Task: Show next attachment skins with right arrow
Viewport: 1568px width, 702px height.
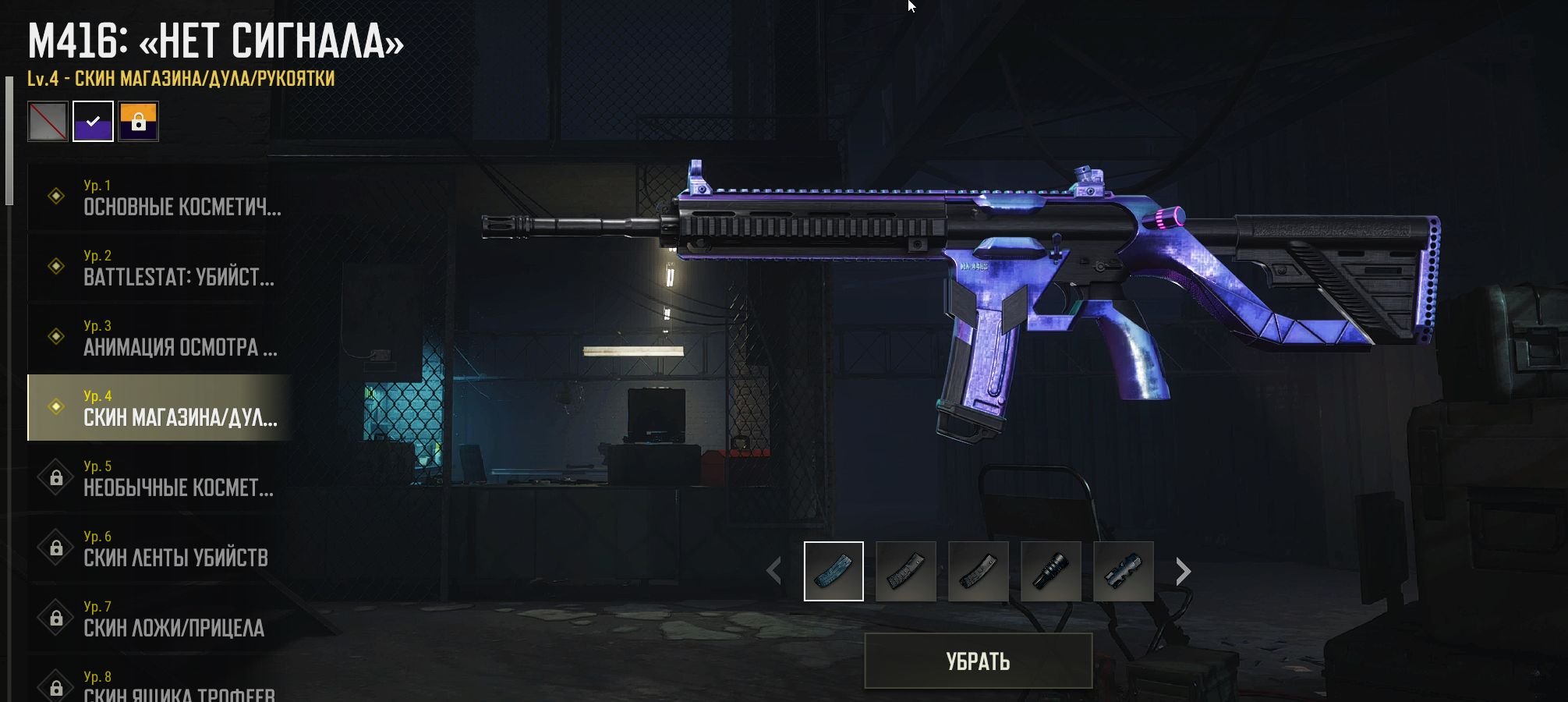Action: point(1183,572)
